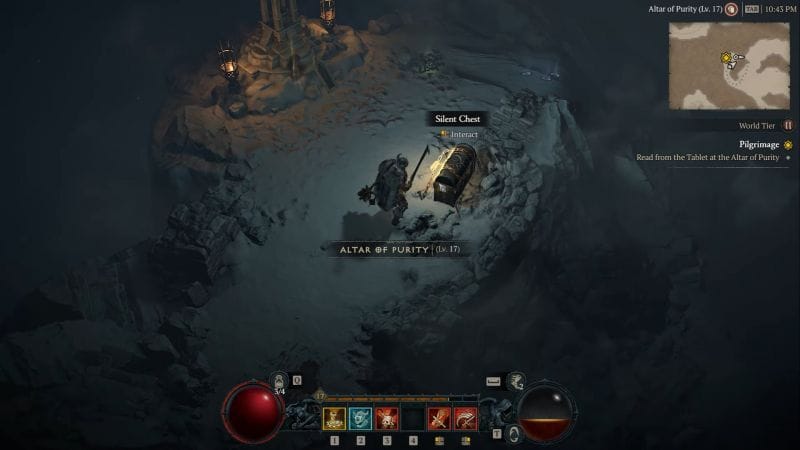Viewport: 800px width, 450px height.
Task: Open the town portal icon
Action: click(x=513, y=433)
